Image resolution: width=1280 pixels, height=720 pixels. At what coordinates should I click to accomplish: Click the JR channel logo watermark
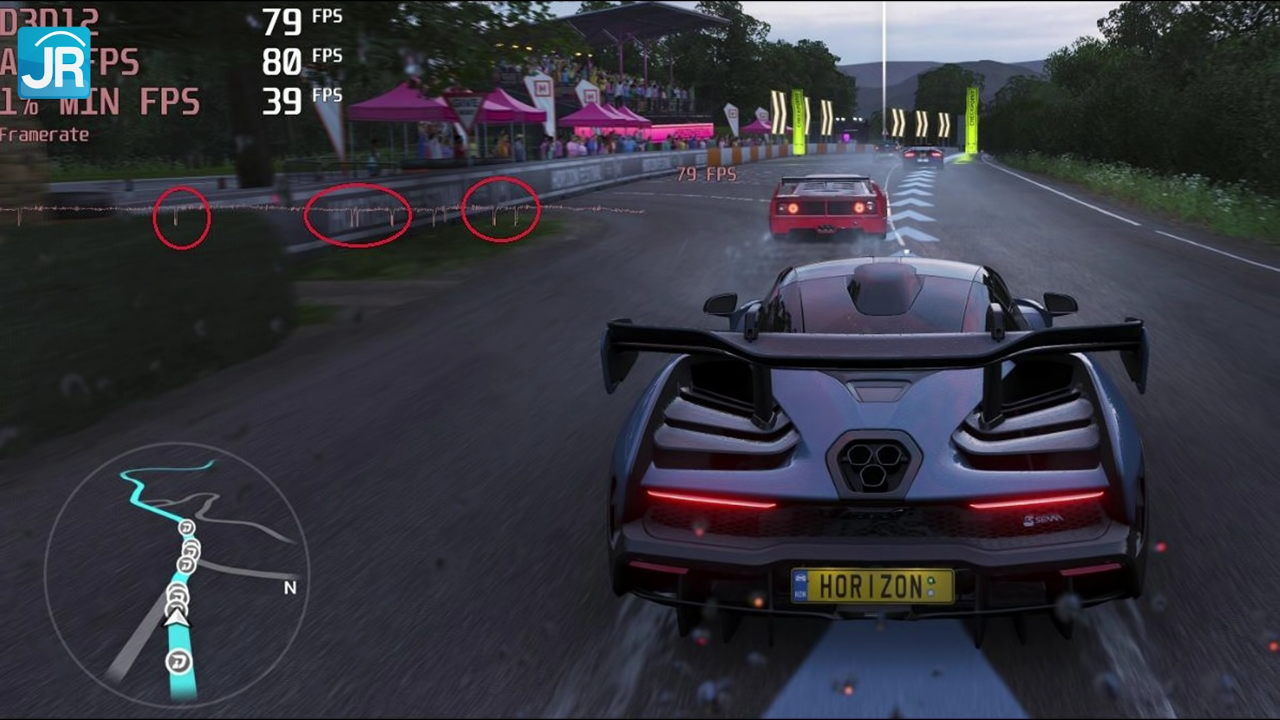pyautogui.click(x=54, y=62)
